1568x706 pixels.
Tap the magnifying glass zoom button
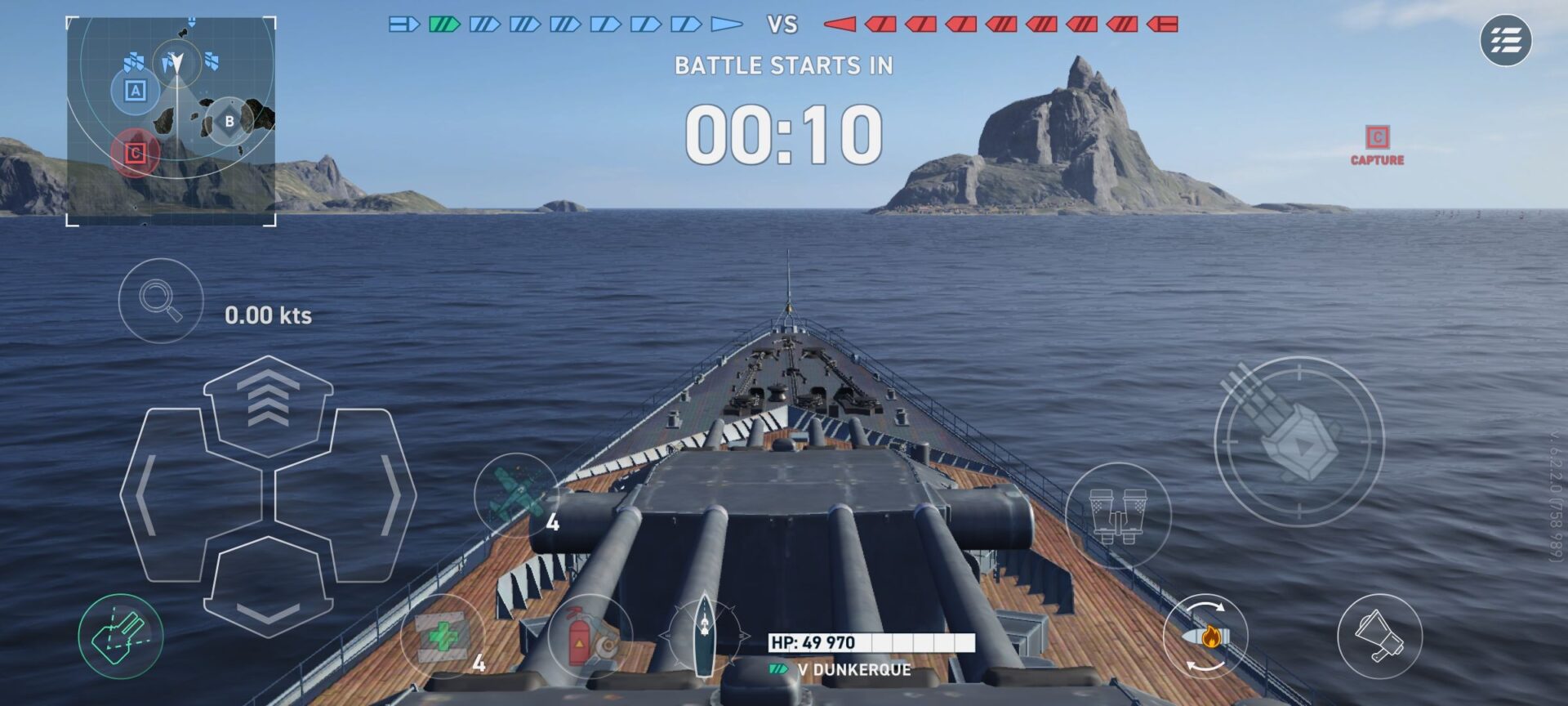(160, 300)
